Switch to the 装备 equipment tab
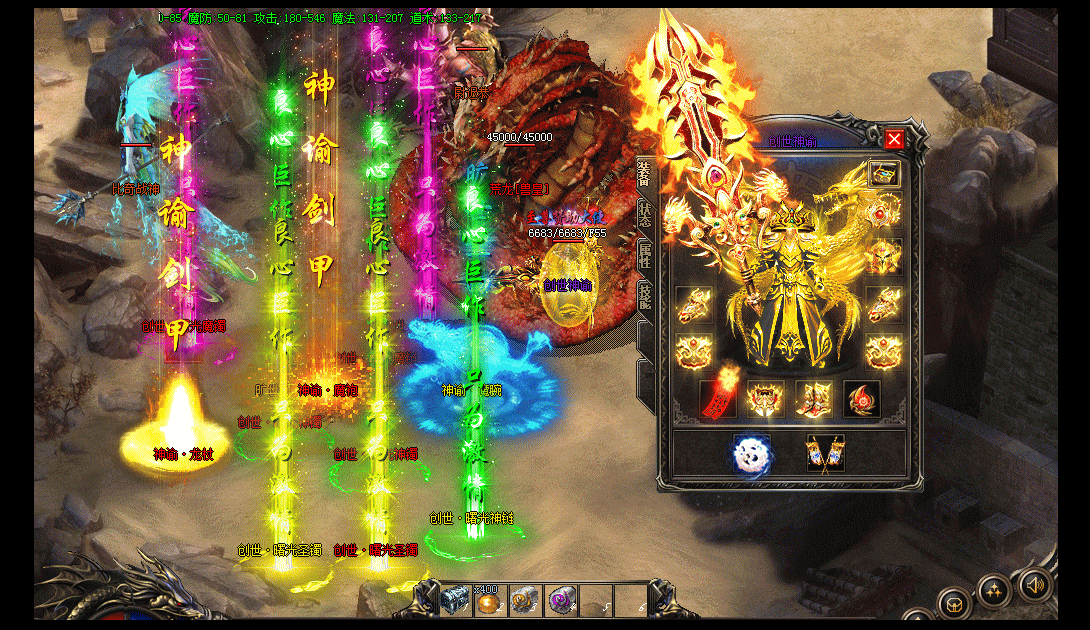This screenshot has height=630, width=1090. pyautogui.click(x=644, y=173)
